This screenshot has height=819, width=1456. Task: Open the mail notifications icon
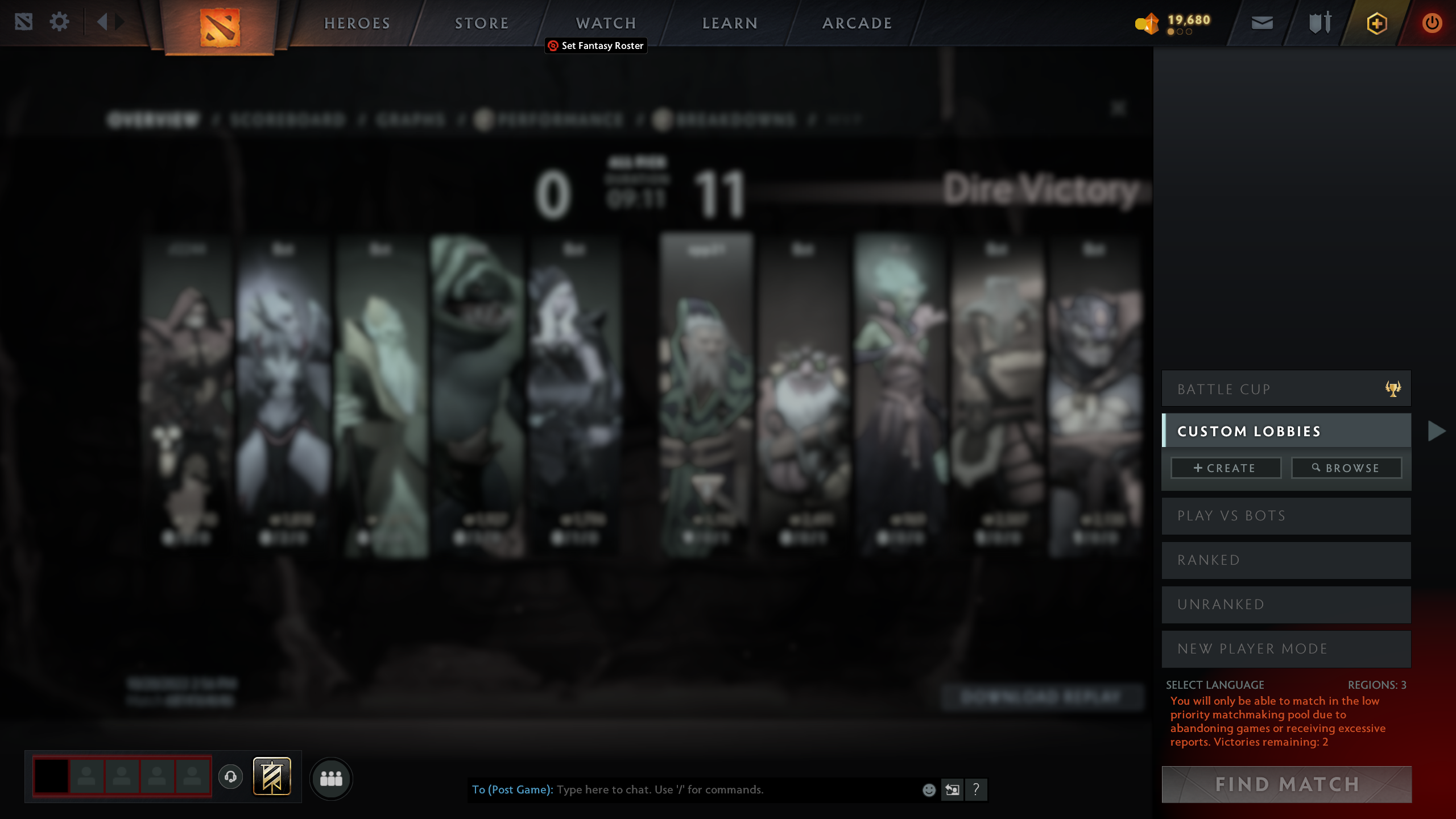(x=1263, y=23)
